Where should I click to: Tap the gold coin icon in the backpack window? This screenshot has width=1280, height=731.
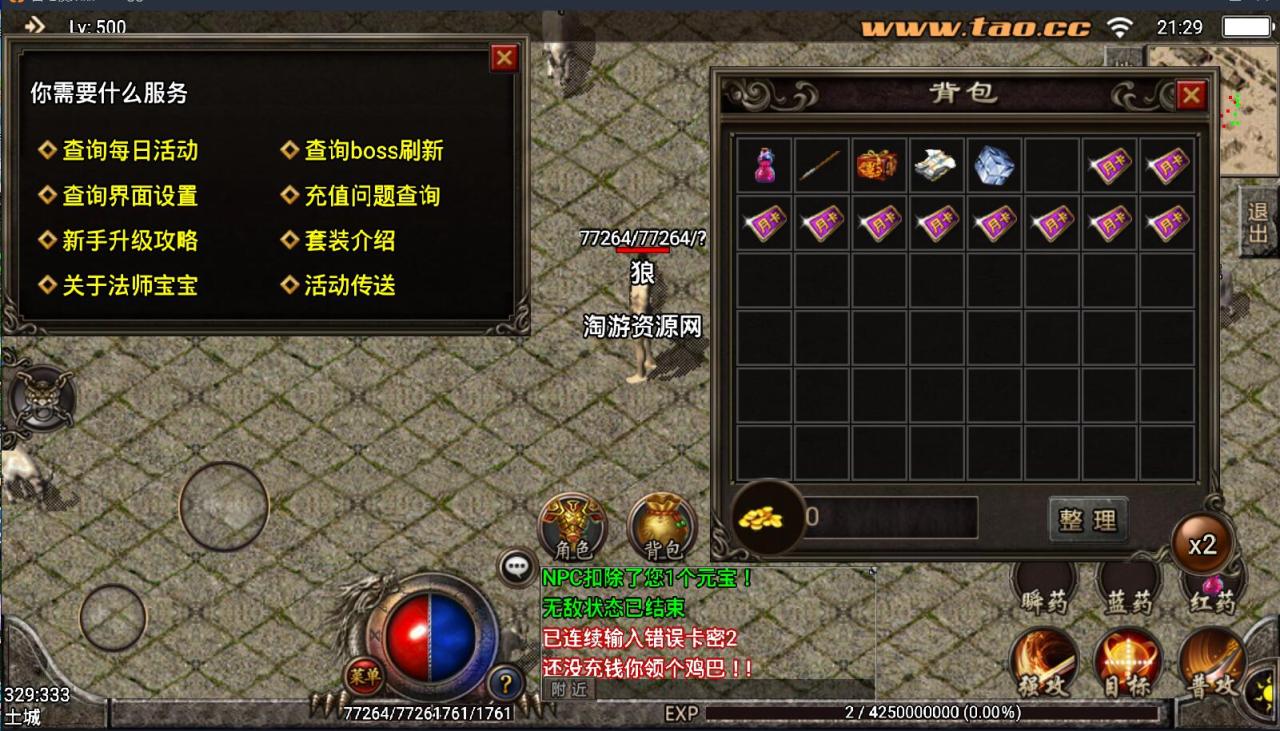pyautogui.click(x=767, y=516)
